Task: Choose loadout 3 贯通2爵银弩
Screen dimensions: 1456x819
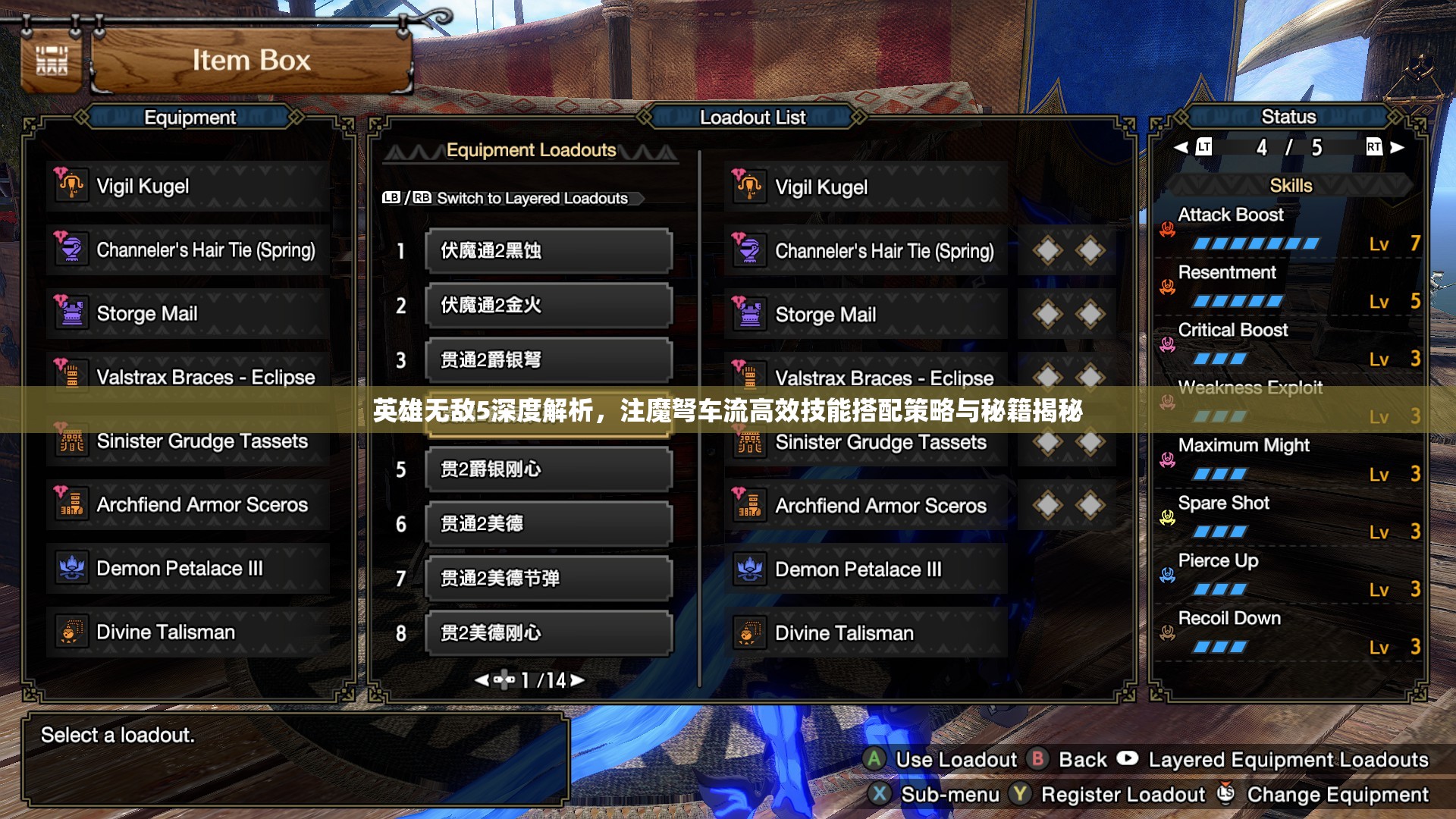Action: 549,360
